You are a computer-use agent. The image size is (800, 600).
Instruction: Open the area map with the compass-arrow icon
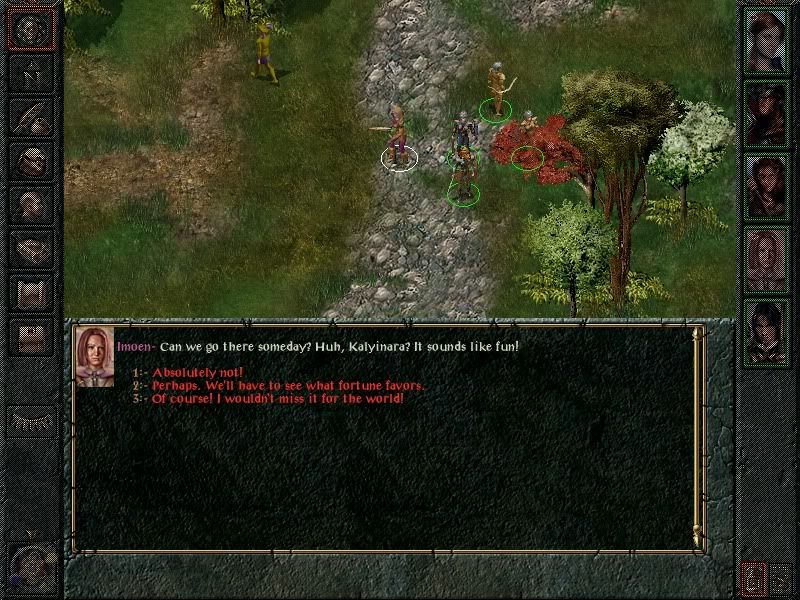pos(30,74)
